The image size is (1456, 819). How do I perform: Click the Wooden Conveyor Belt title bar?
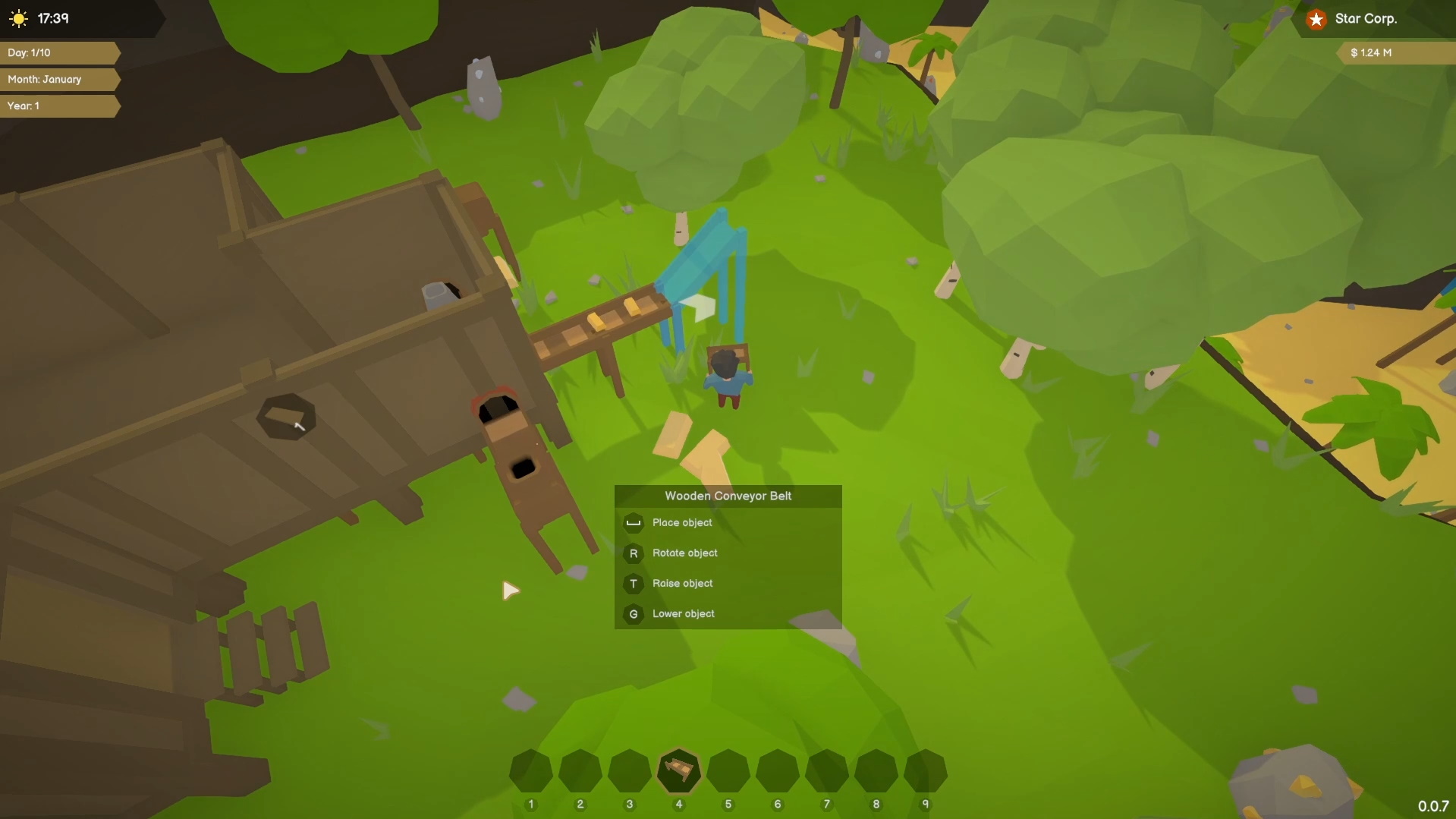pos(727,496)
